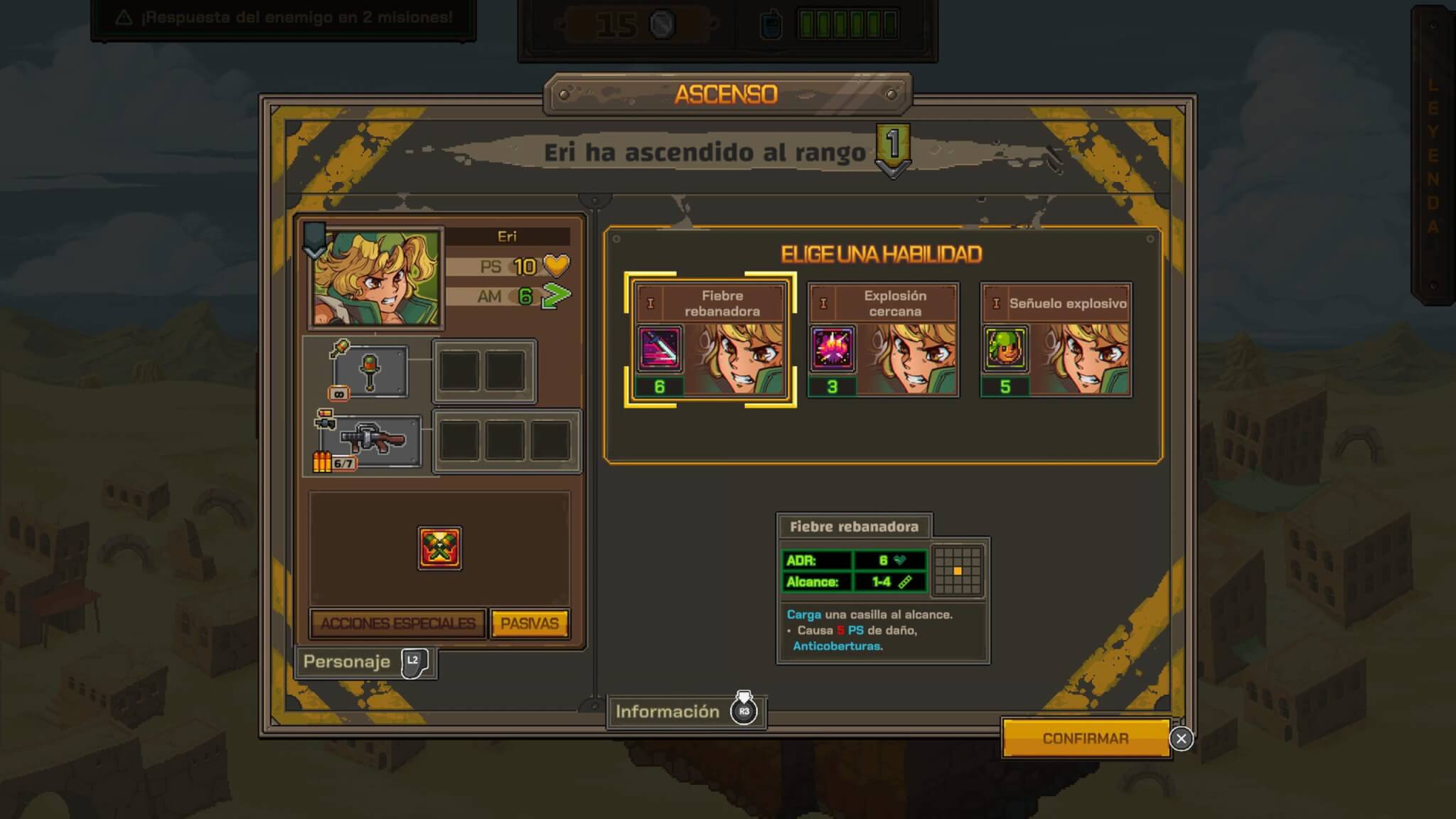
Task: Confirm the ability choice with CONFIRMAR
Action: tap(1085, 739)
